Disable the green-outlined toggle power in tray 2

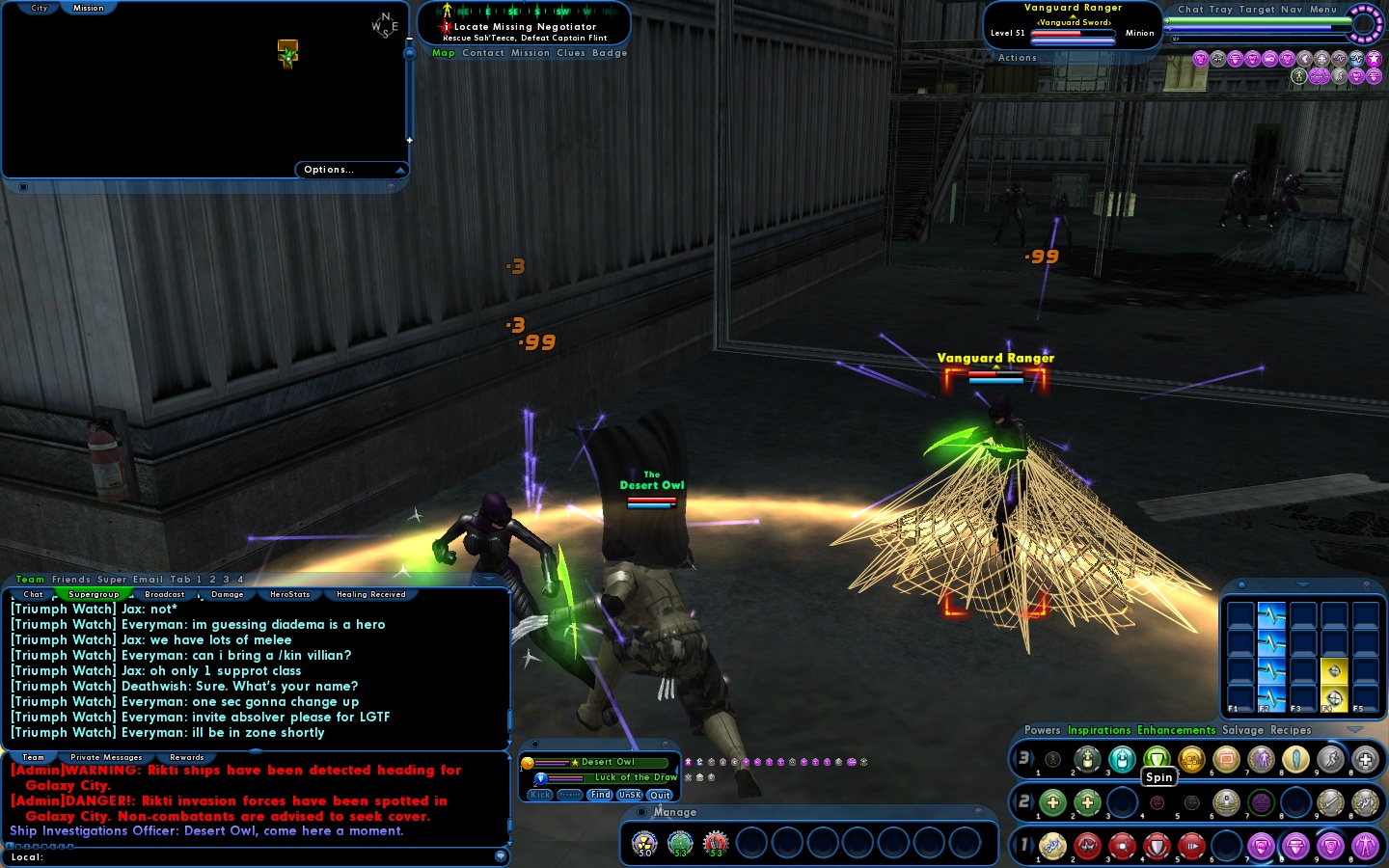[1260, 802]
